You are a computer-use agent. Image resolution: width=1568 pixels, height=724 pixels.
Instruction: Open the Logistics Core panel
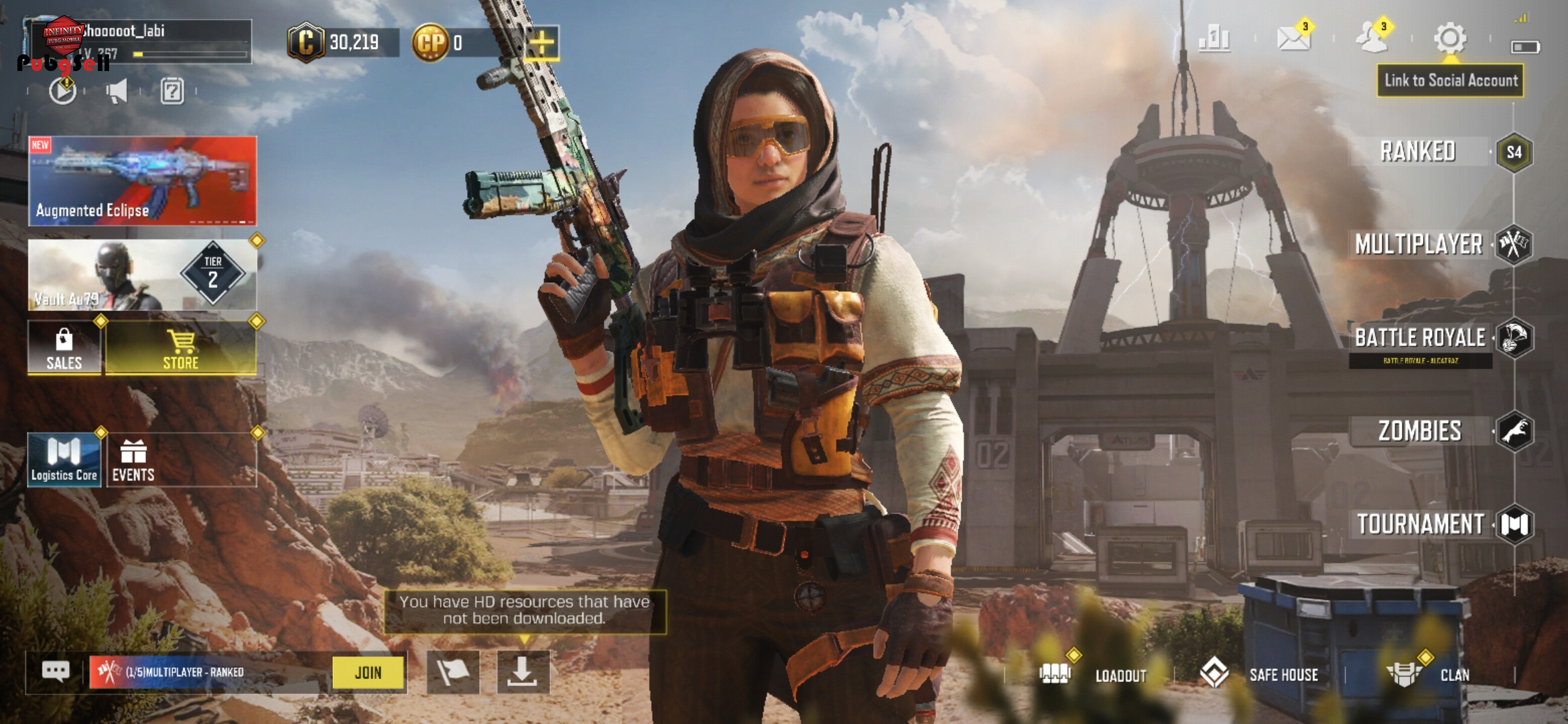[64, 460]
